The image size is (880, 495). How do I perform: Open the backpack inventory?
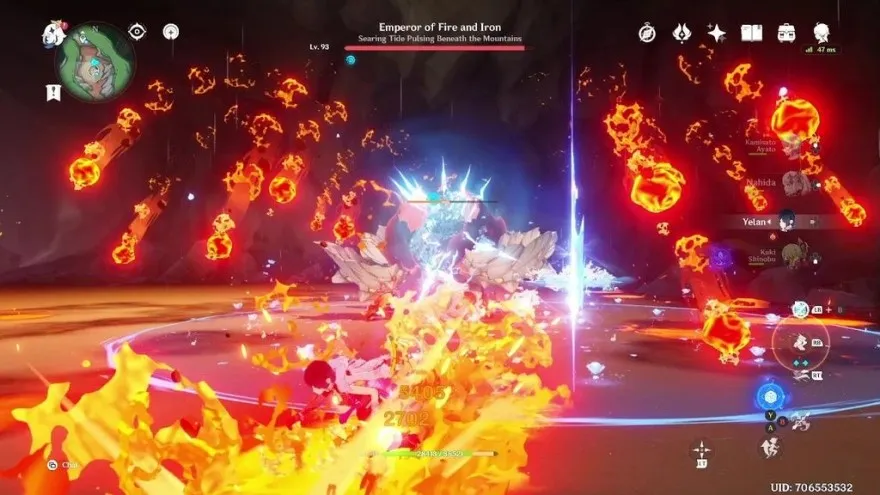tap(786, 33)
